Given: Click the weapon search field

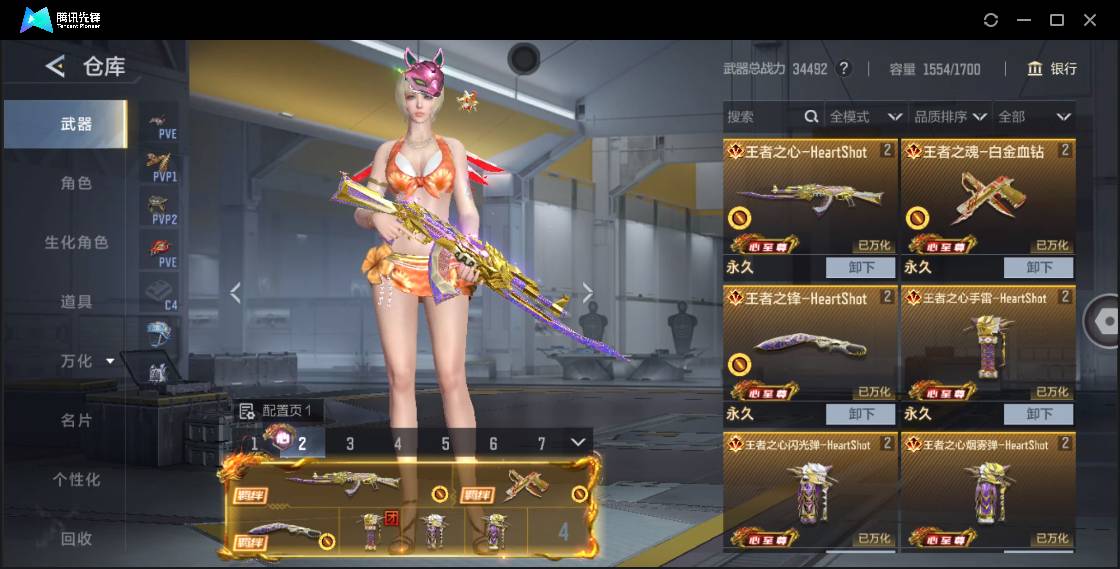Looking at the screenshot, I should (x=763, y=117).
